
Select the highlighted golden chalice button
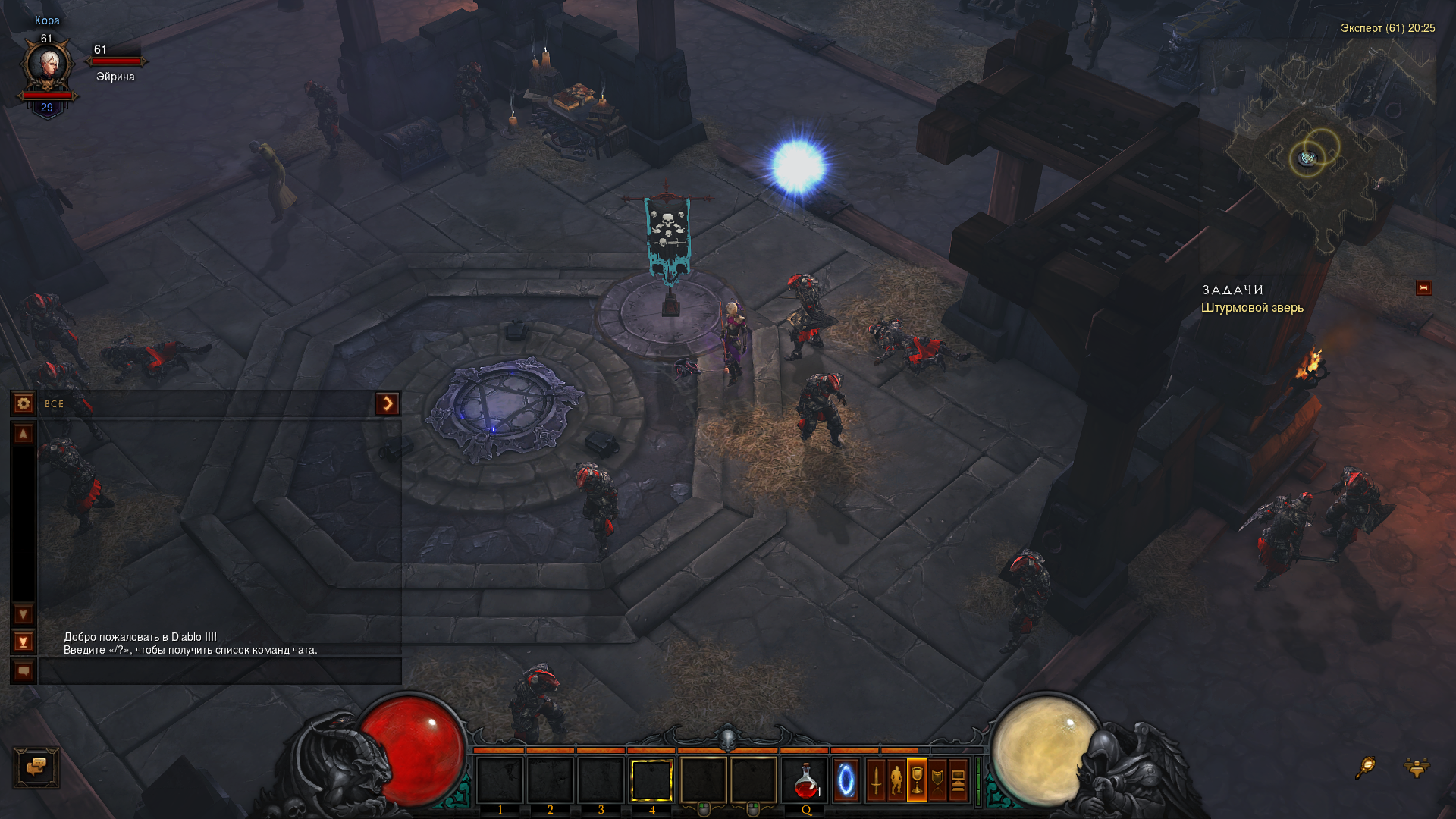click(917, 780)
